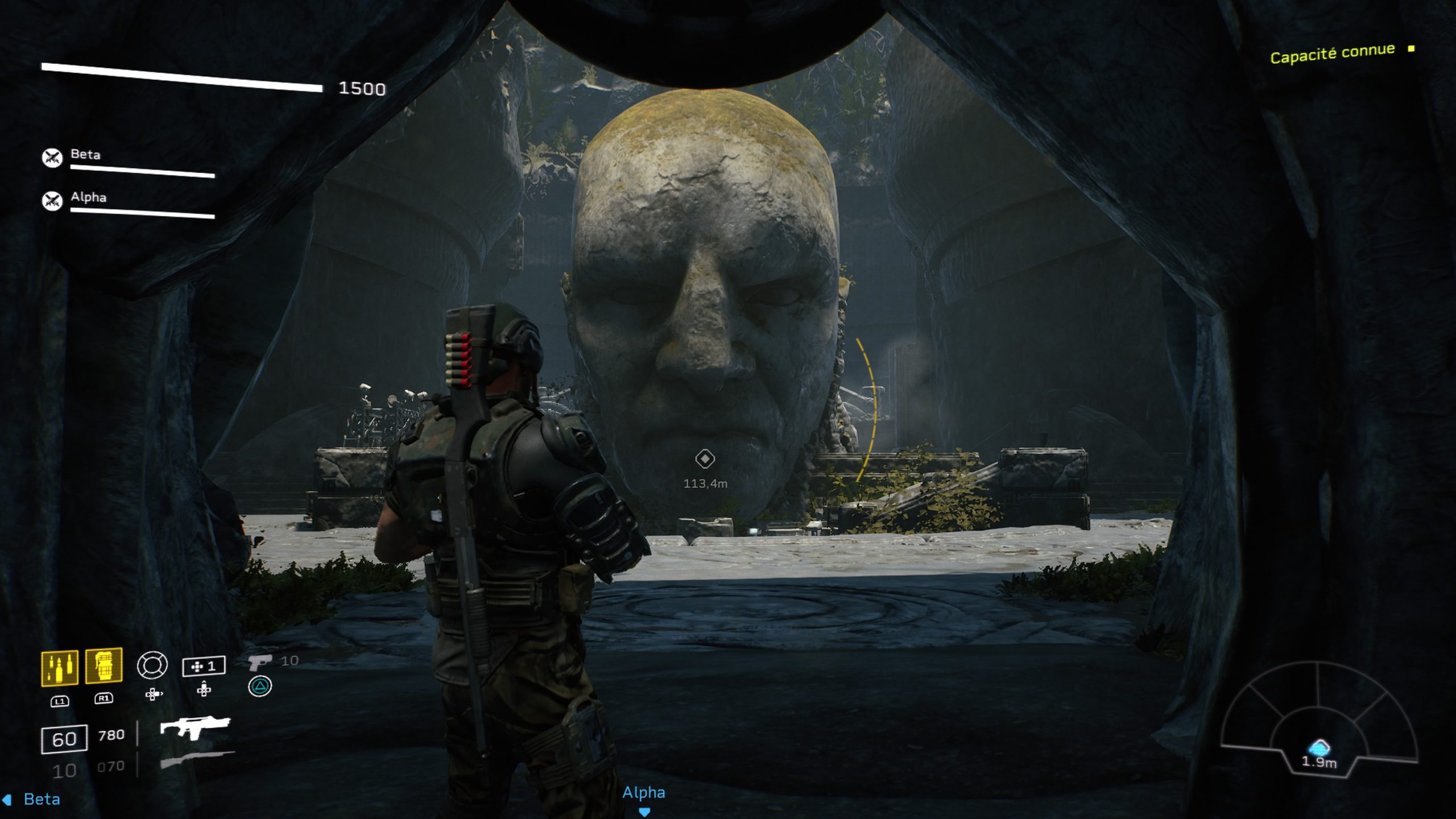Use the first aid kit item
The height and width of the screenshot is (819, 1456).
[x=204, y=666]
